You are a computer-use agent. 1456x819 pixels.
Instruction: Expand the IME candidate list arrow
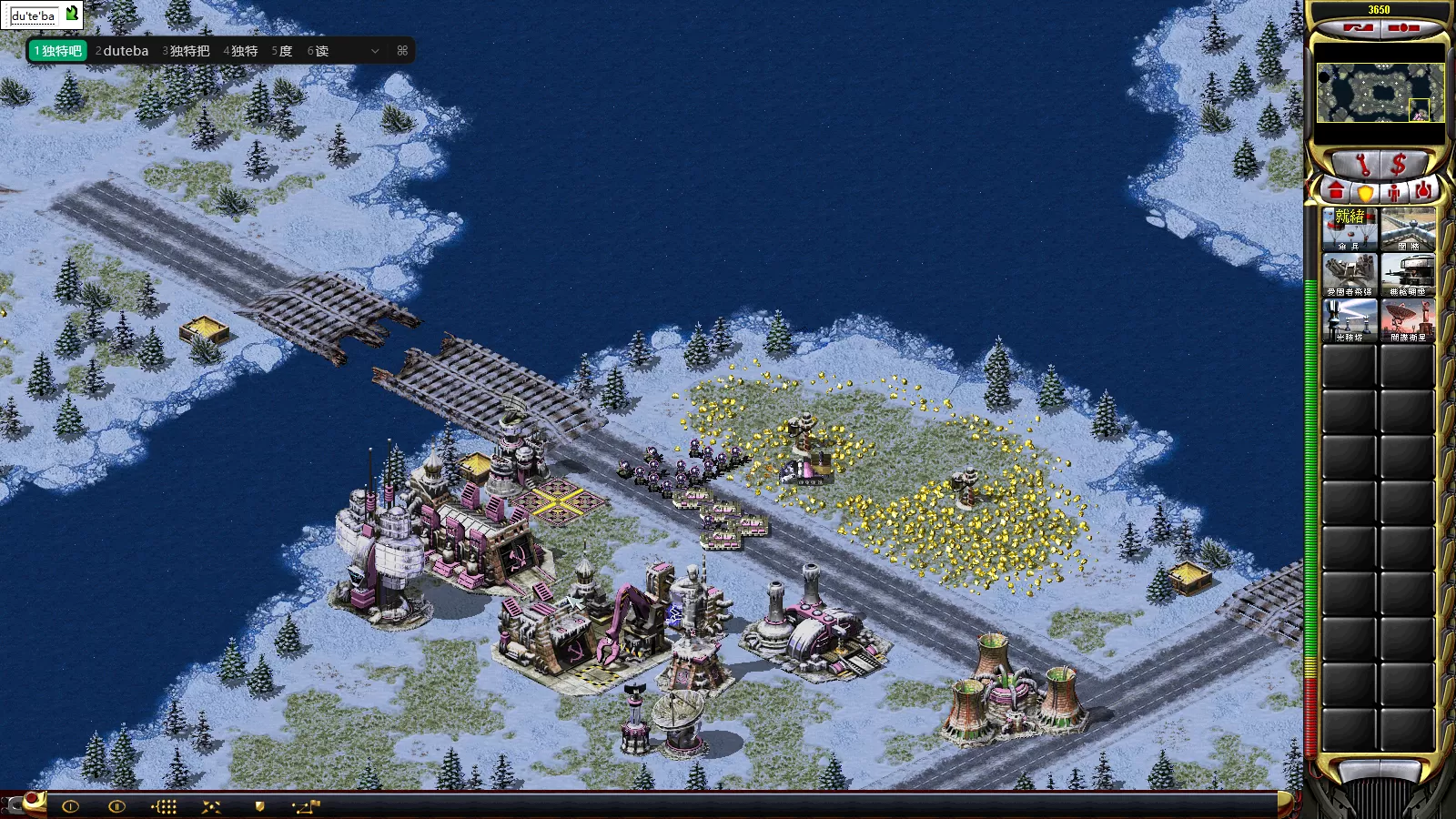pos(375,51)
